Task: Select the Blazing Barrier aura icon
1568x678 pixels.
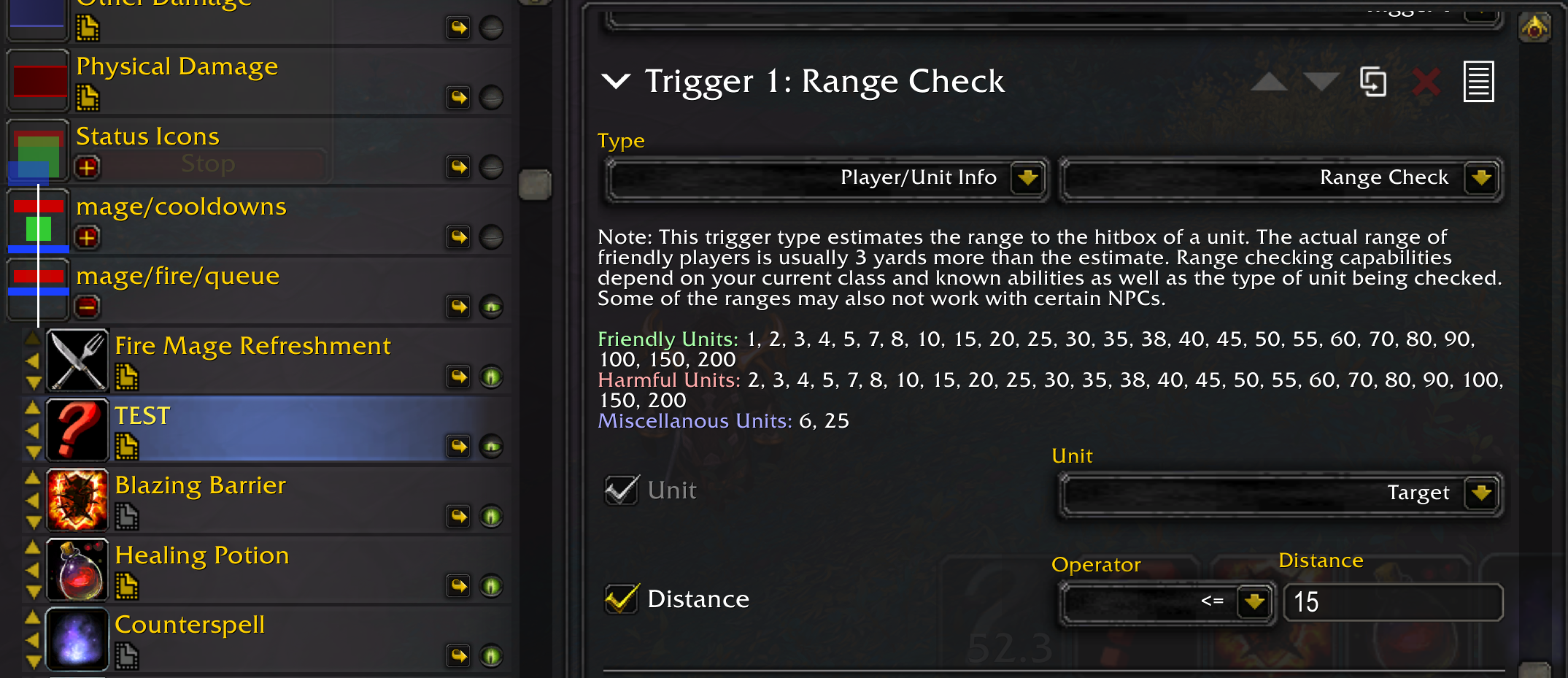Action: pyautogui.click(x=77, y=500)
